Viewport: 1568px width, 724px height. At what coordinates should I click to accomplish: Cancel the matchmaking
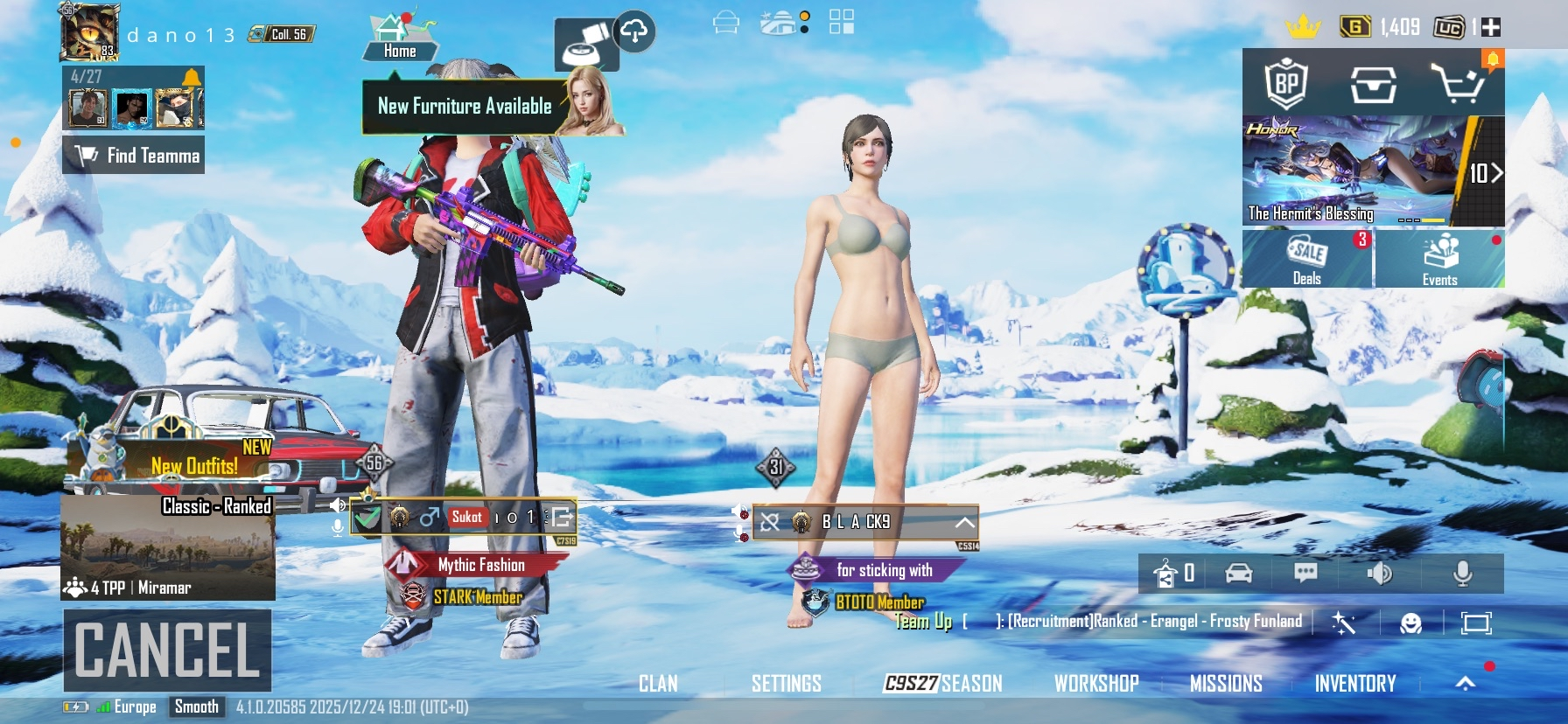pos(167,650)
